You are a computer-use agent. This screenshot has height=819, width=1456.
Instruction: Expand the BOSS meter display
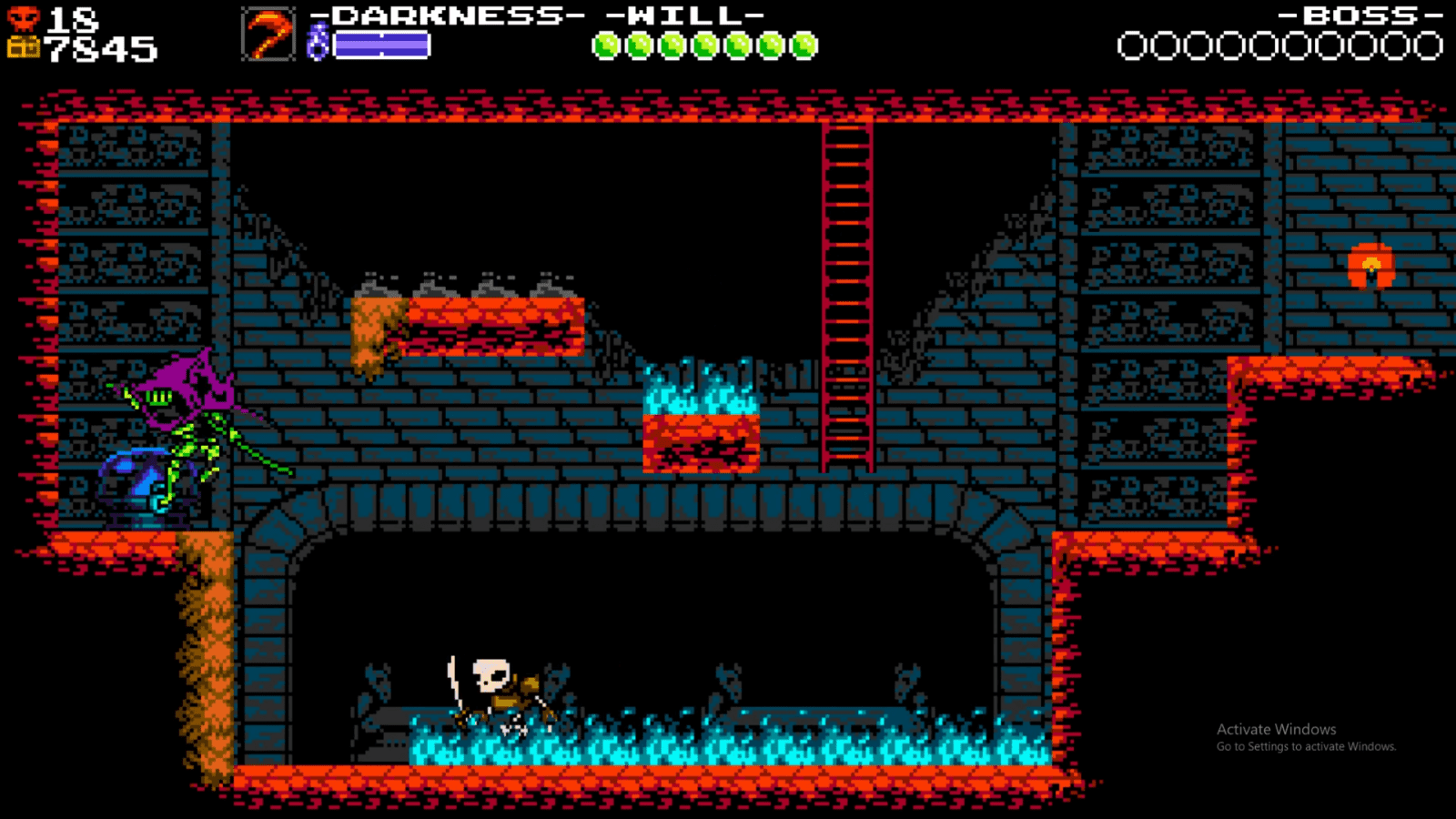click(x=1360, y=15)
